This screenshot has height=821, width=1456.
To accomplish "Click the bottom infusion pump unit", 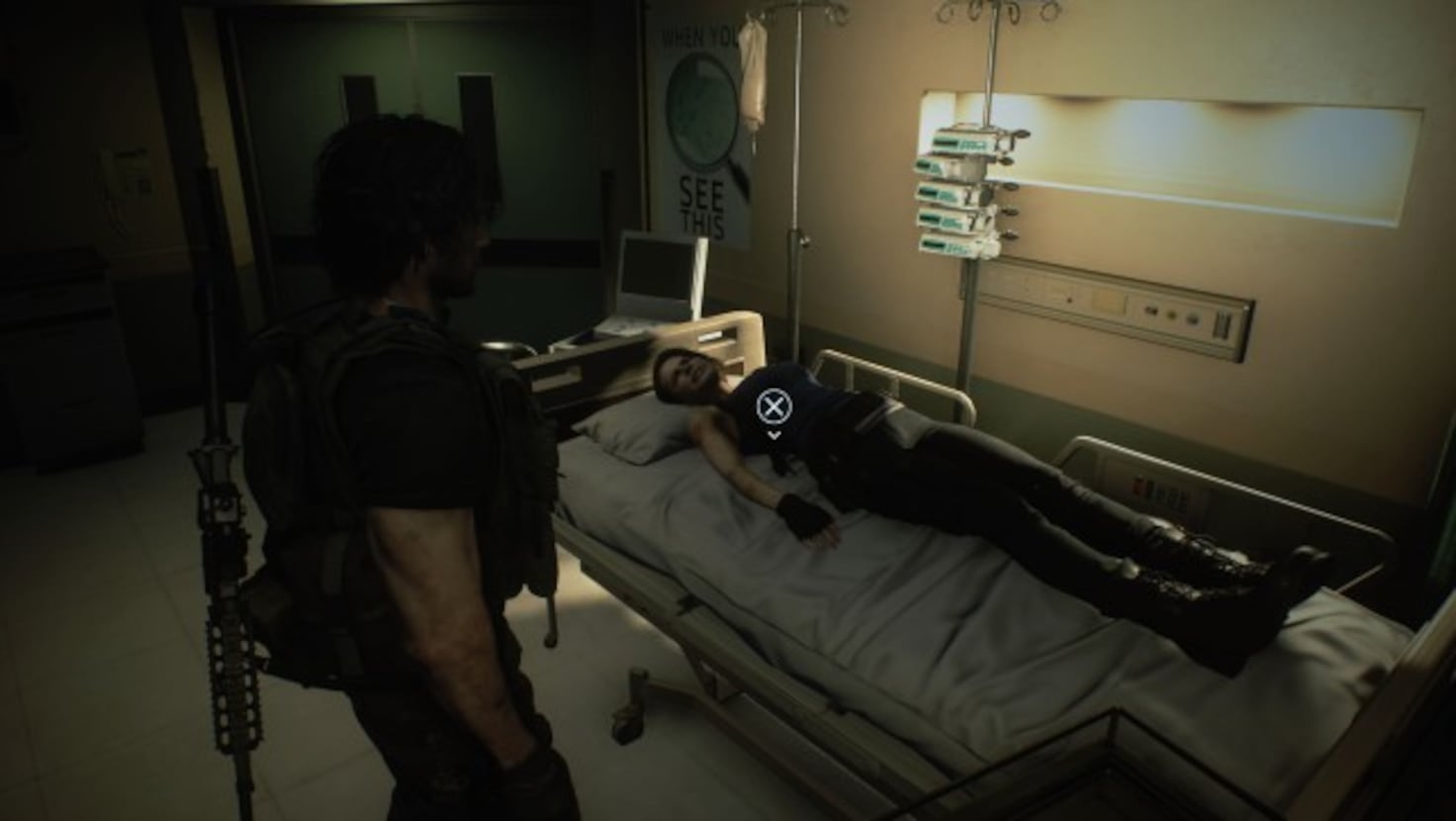I will pyautogui.click(x=948, y=243).
